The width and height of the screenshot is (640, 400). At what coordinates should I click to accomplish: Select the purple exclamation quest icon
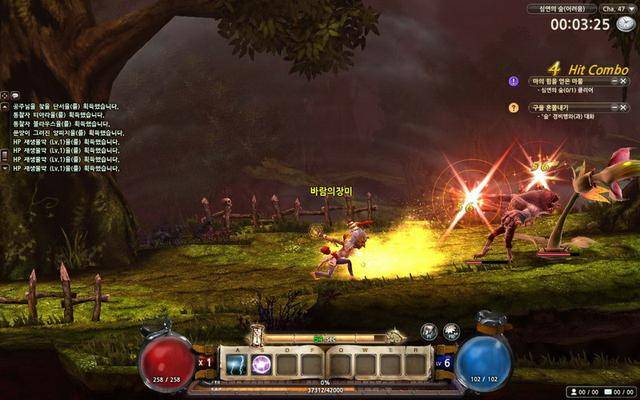tap(514, 81)
